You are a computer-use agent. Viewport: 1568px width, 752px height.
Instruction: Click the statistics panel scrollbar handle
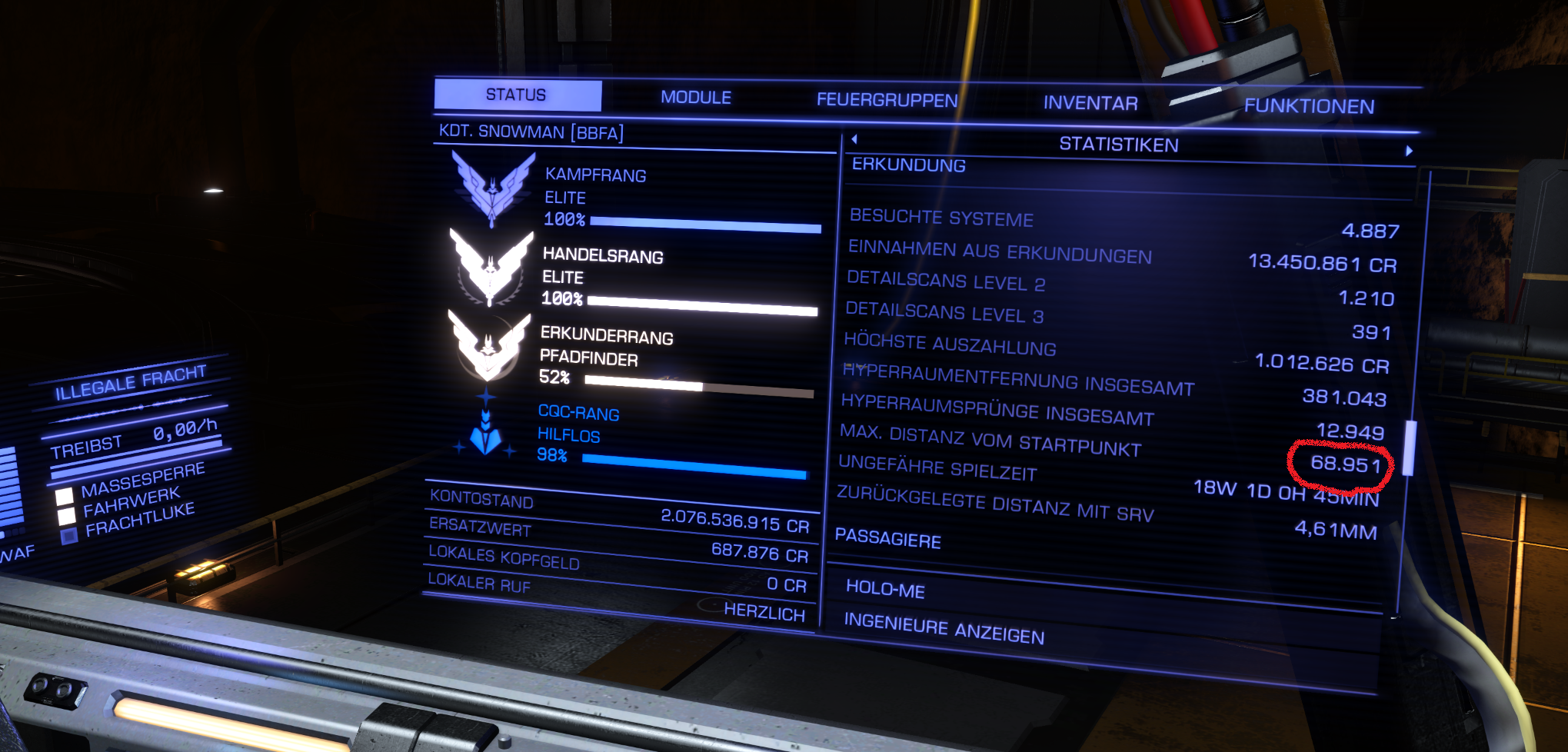[1410, 448]
